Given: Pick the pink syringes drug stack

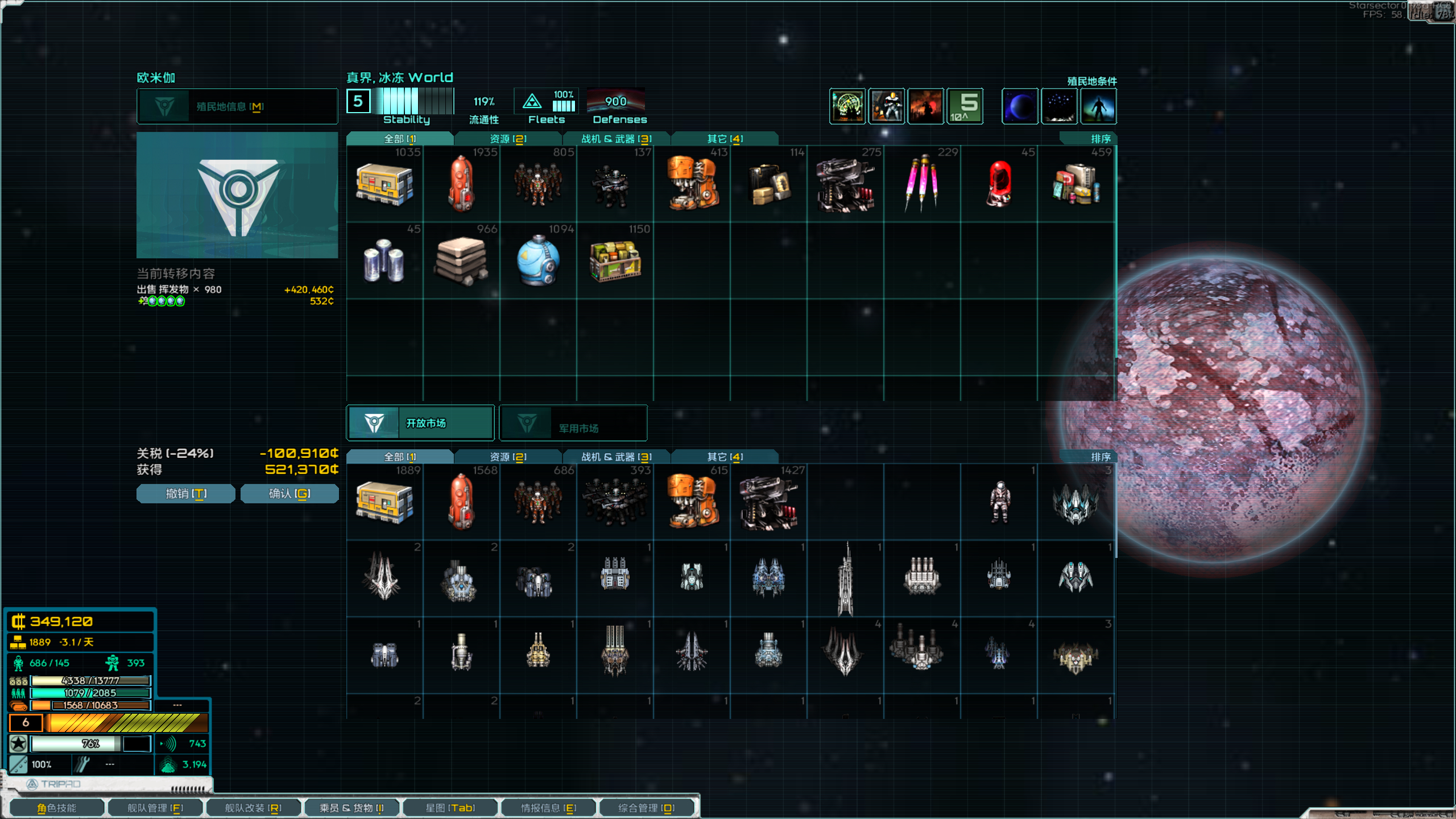Looking at the screenshot, I should click(921, 185).
